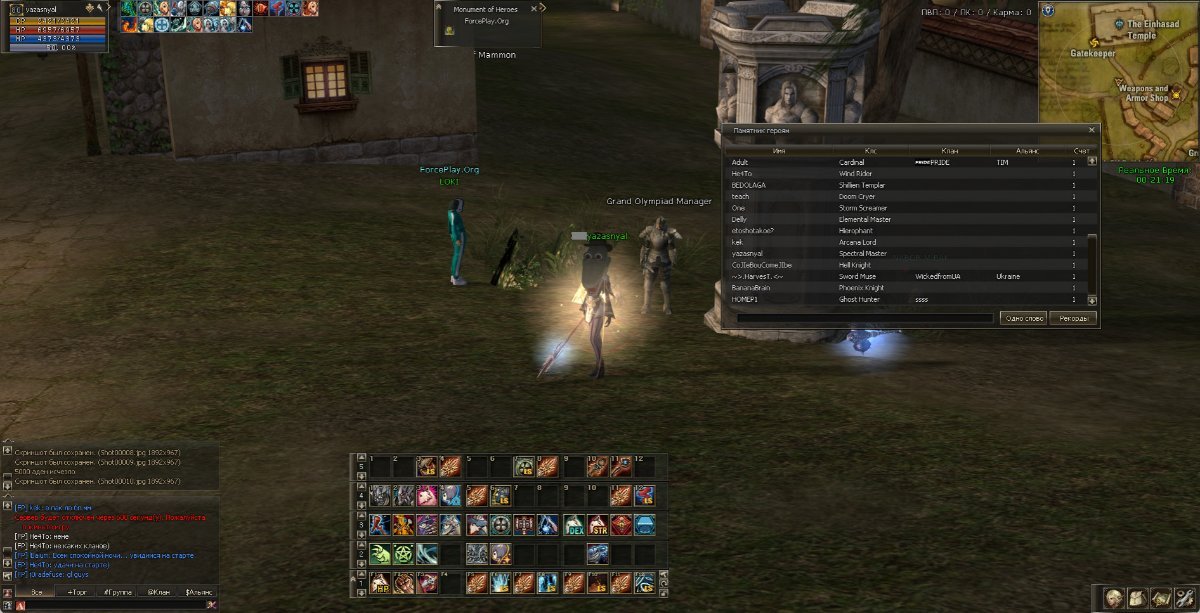Image resolution: width=1200 pixels, height=613 pixels.
Task: Sort the hero list by "Клан" column
Action: pos(949,151)
